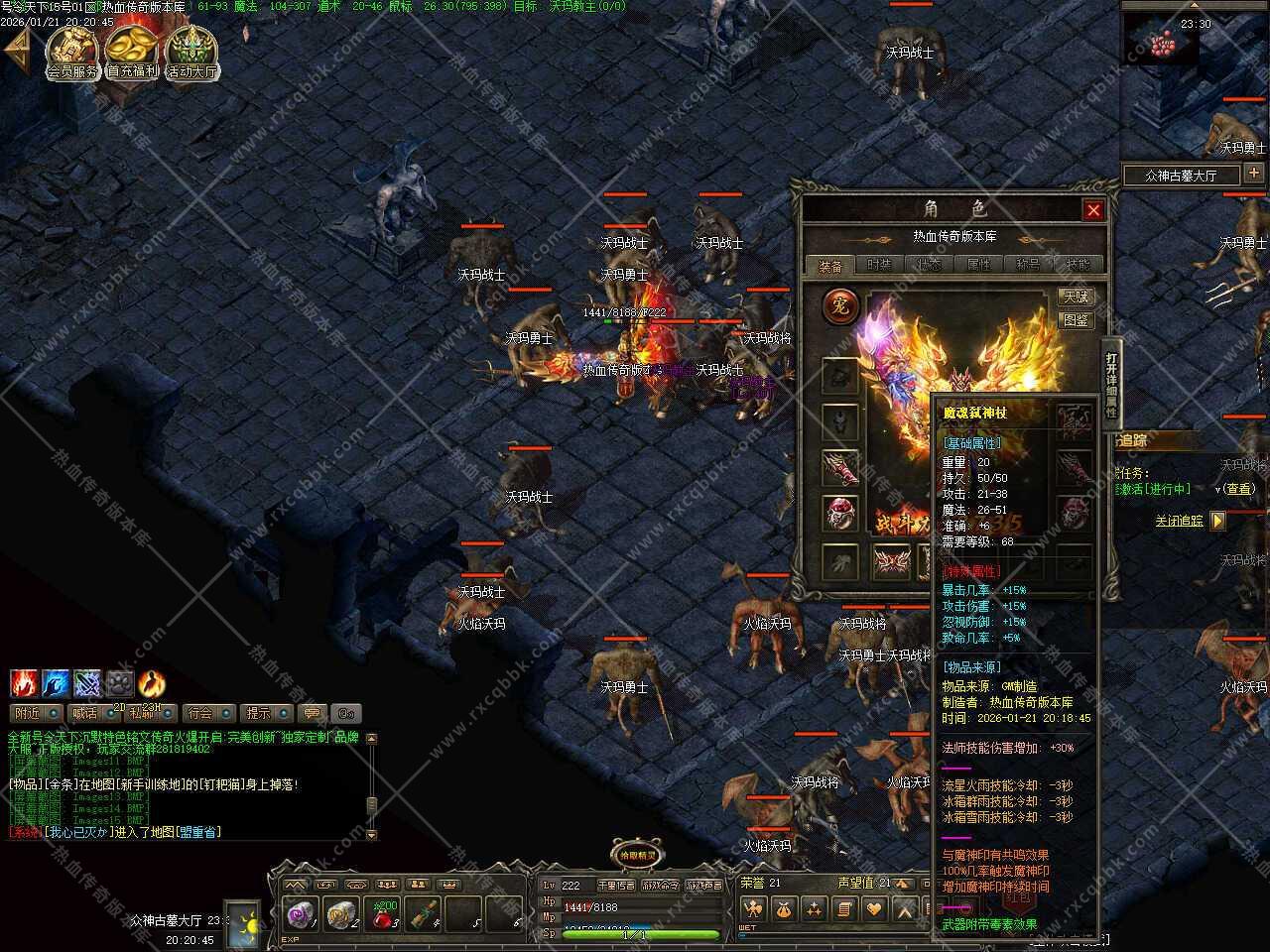
Task: Click the plus button beside 众神古墓大厅
Action: coord(1254,174)
